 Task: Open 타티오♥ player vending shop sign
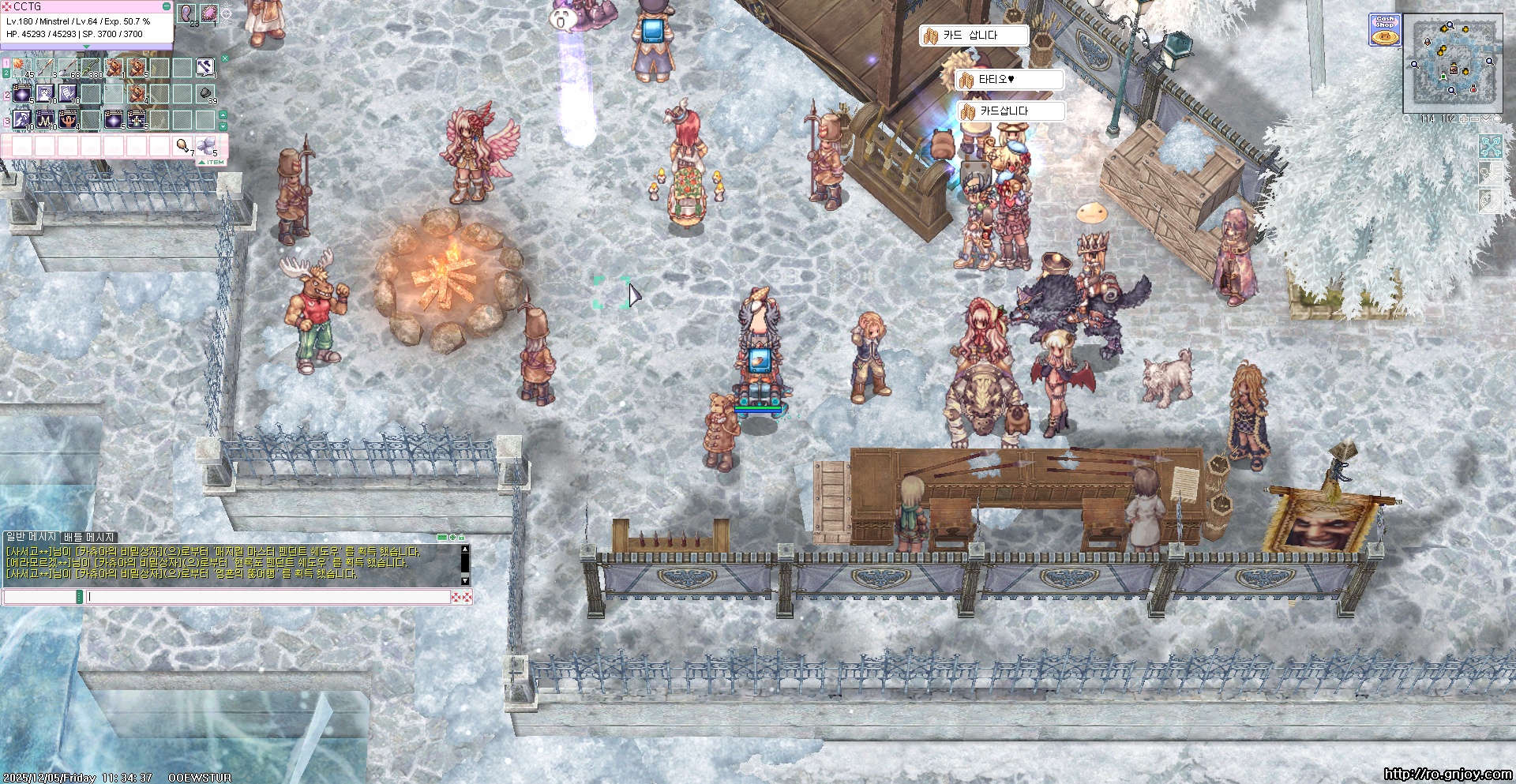[1009, 80]
